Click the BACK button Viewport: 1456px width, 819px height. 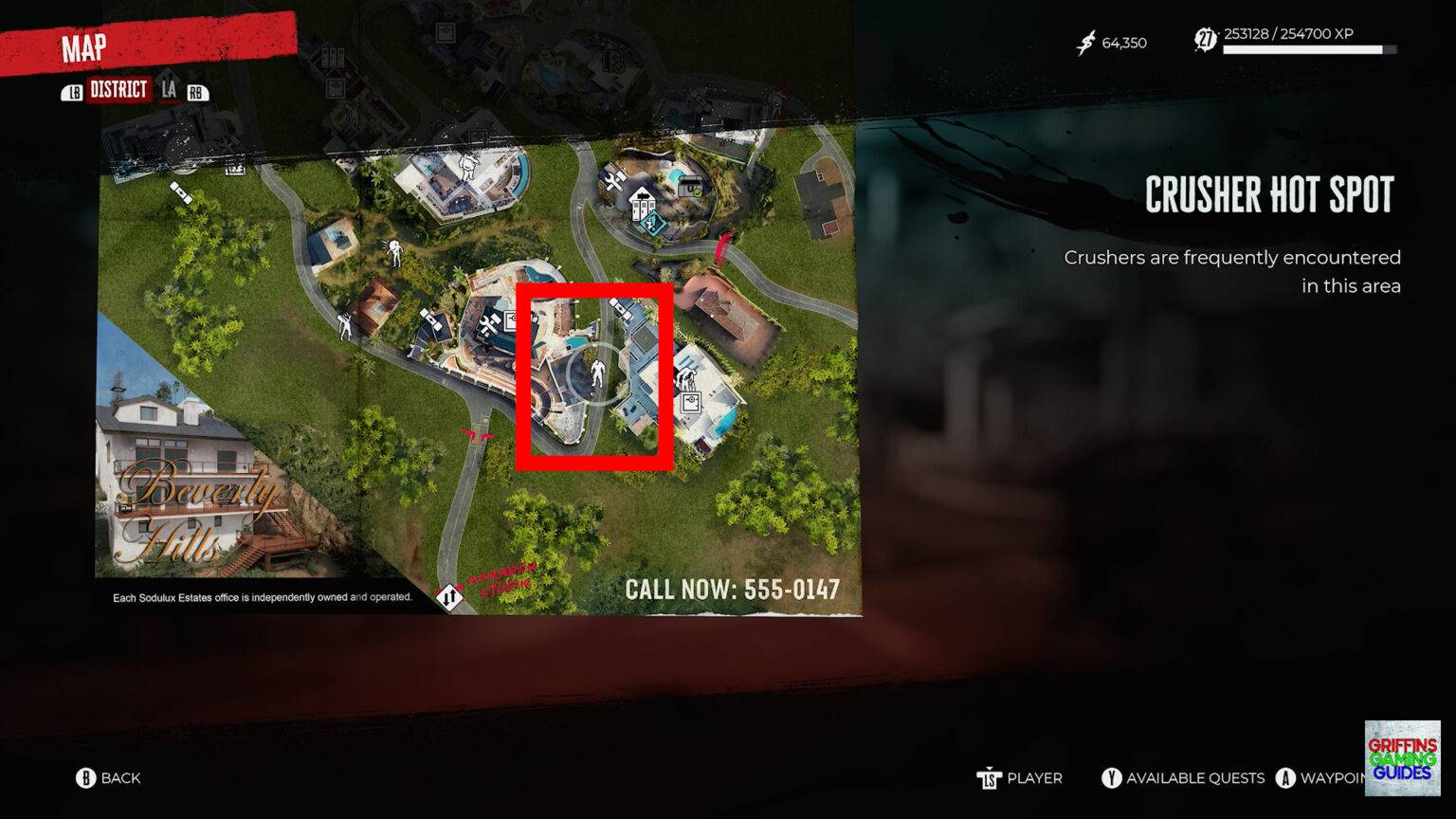coord(106,777)
